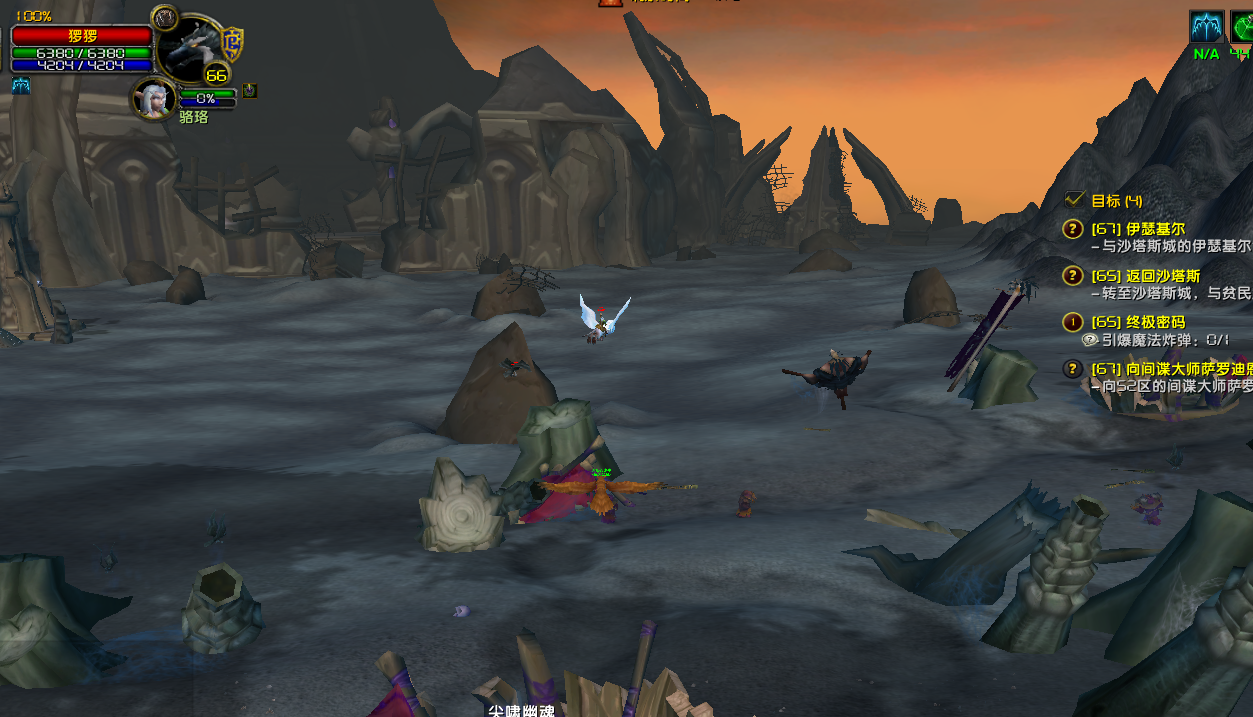Toggle the 目标 objectives tracker checkbox
This screenshot has height=717, width=1253.
click(1076, 200)
